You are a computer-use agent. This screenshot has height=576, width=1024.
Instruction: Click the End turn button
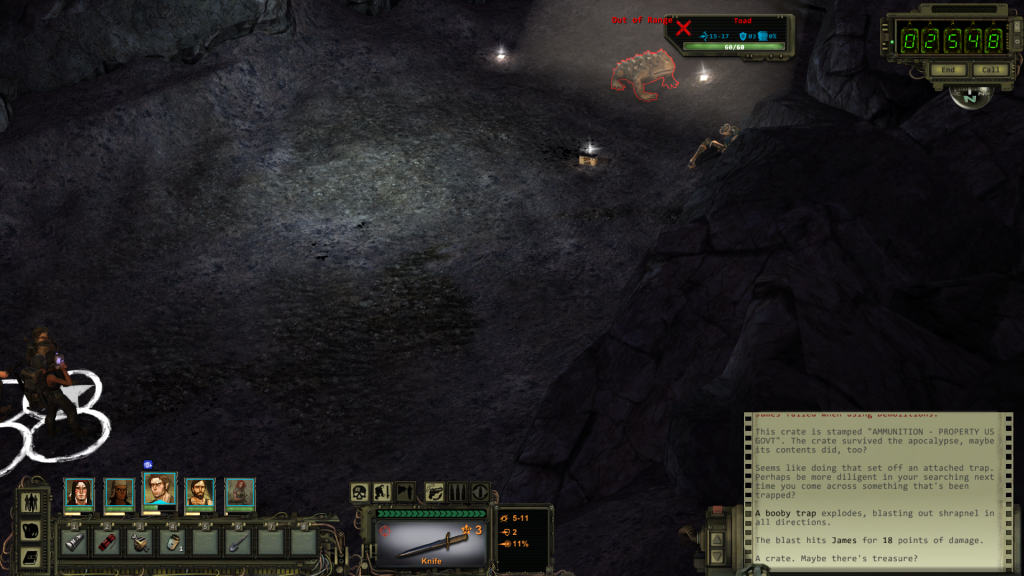[x=947, y=70]
